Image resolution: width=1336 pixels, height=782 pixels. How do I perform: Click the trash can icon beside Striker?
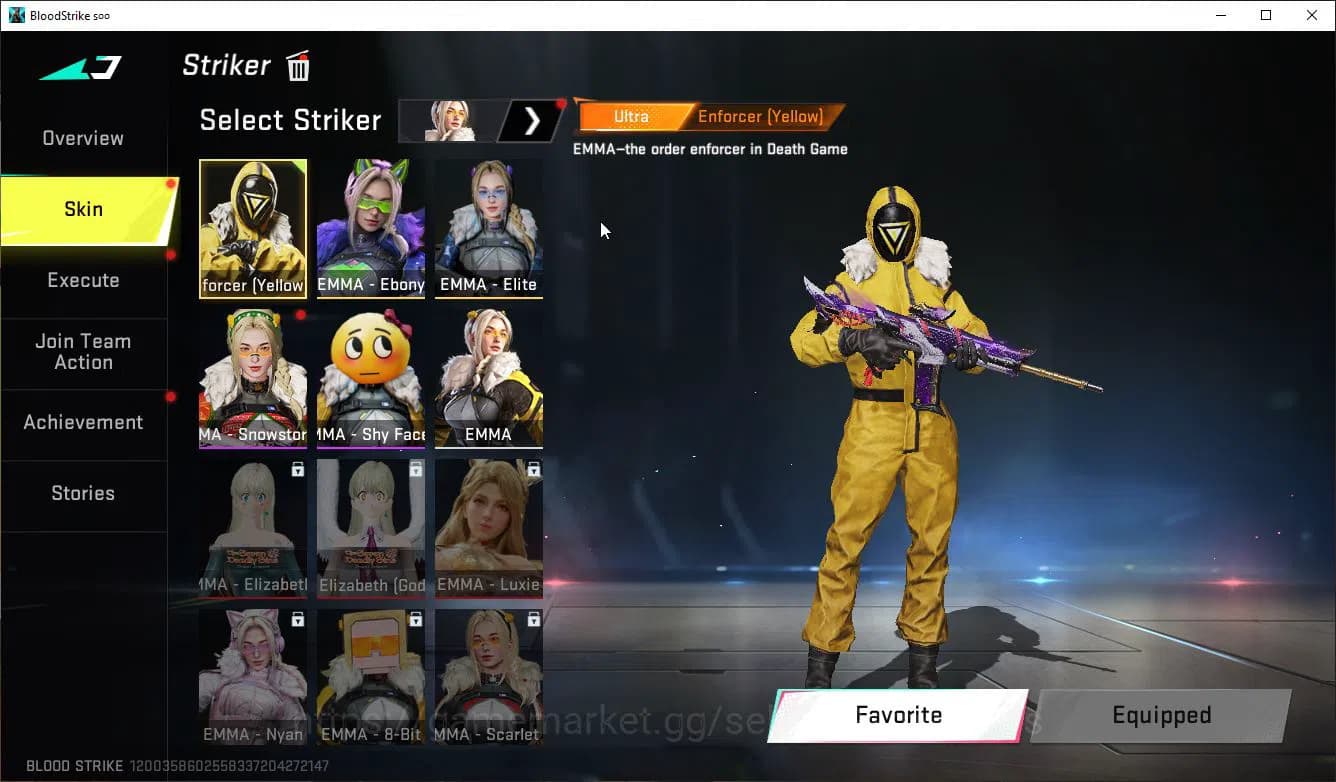pyautogui.click(x=298, y=66)
